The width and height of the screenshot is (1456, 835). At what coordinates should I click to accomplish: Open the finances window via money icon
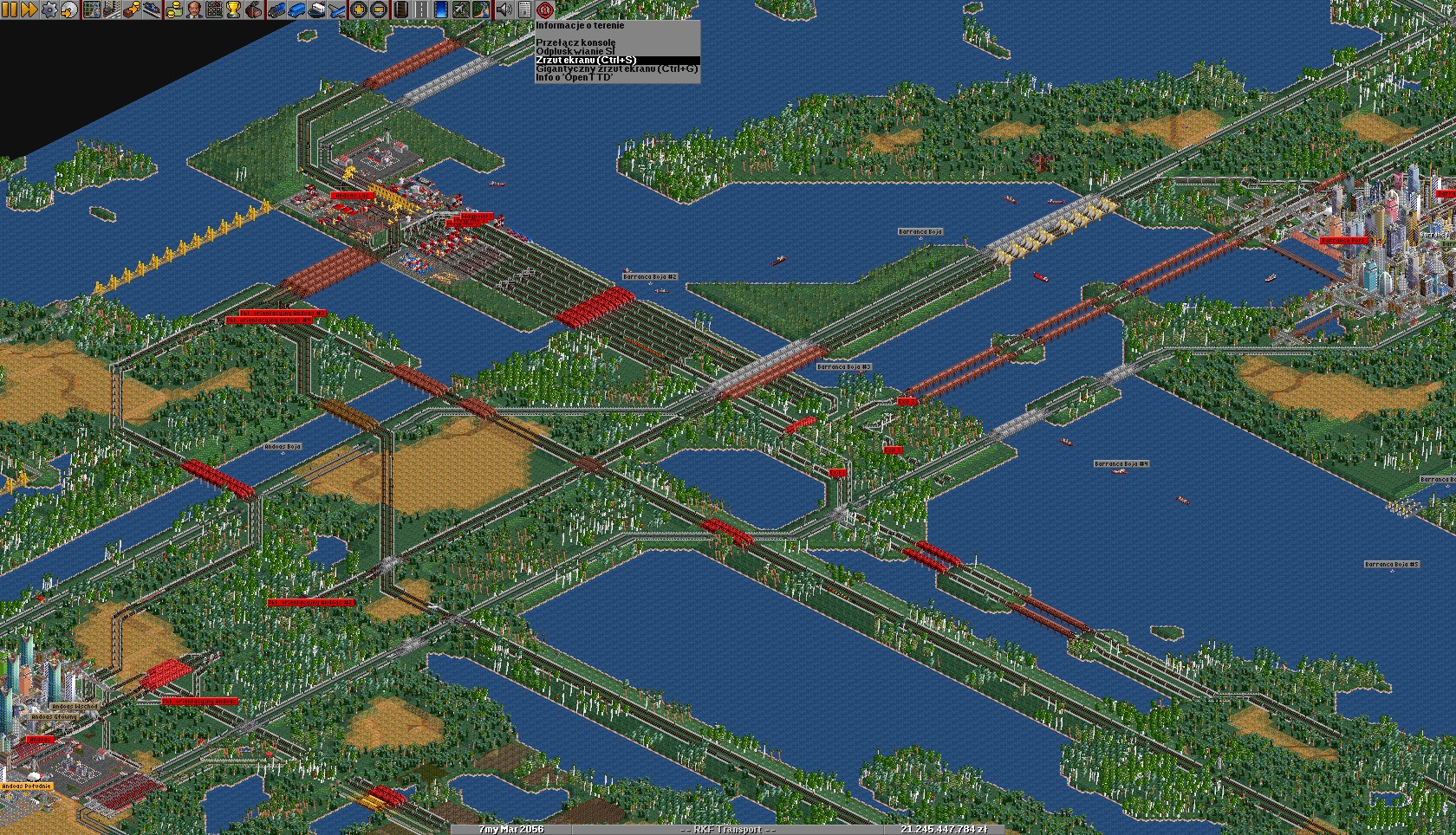pyautogui.click(x=174, y=10)
